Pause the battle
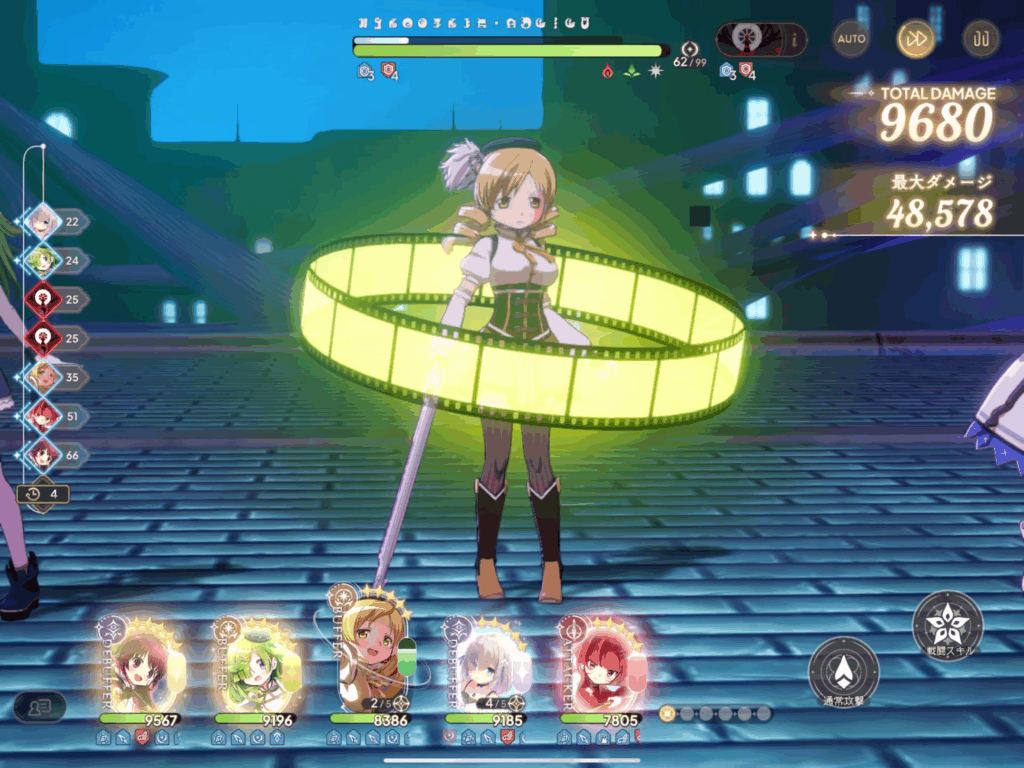The image size is (1024, 768). (981, 39)
